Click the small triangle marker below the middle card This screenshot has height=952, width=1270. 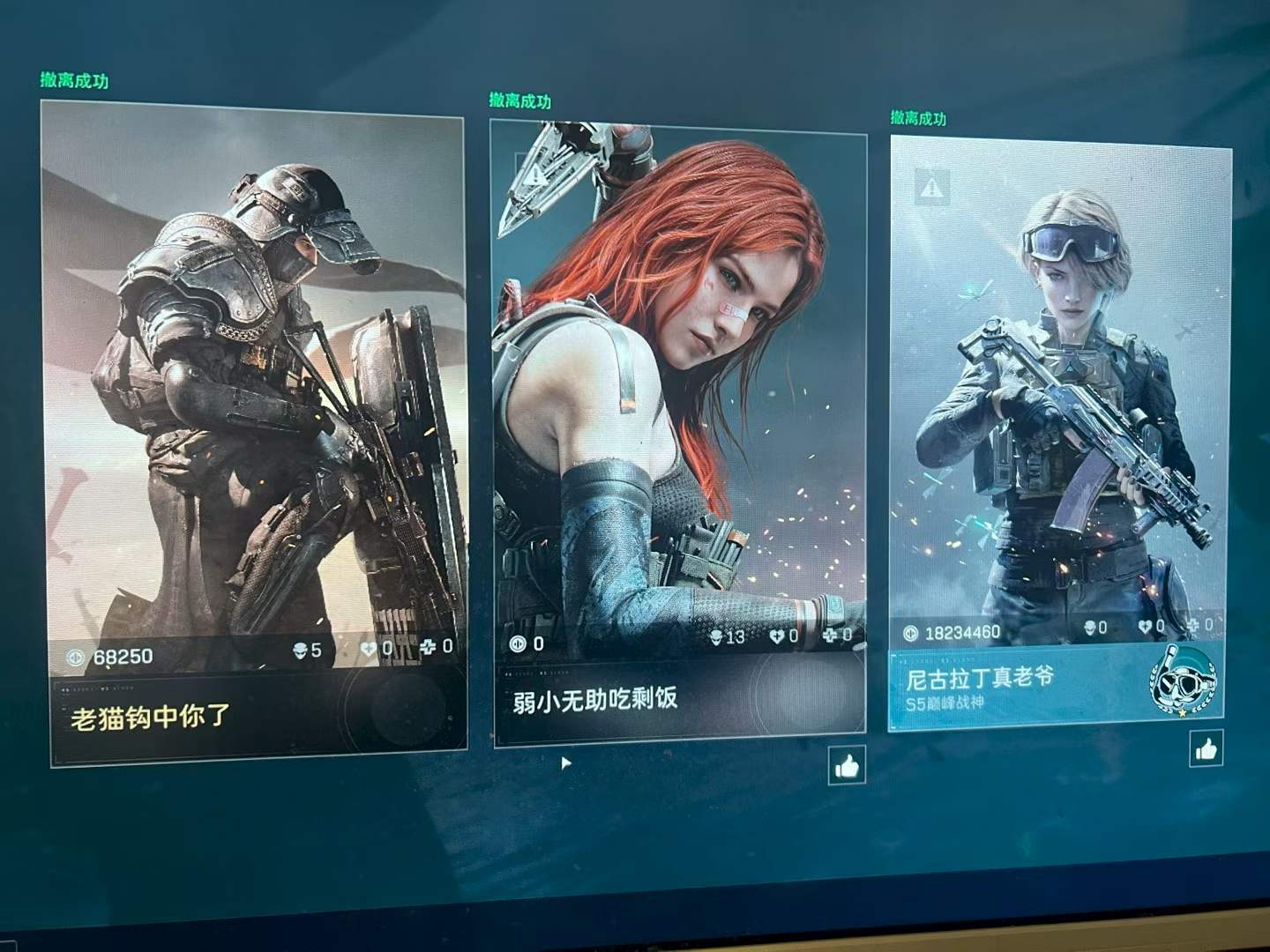click(564, 762)
